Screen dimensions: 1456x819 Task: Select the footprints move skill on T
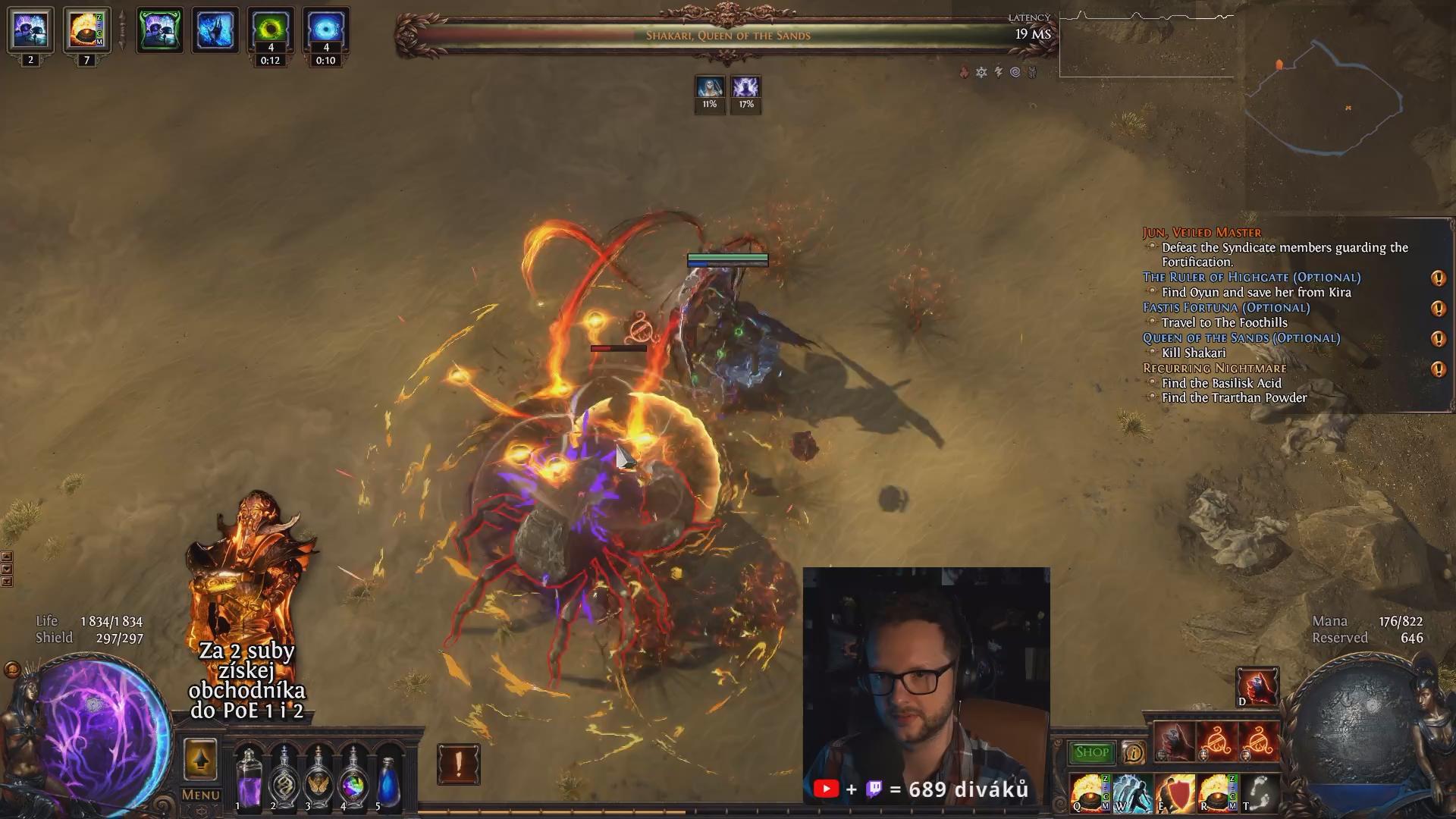coord(1259,792)
